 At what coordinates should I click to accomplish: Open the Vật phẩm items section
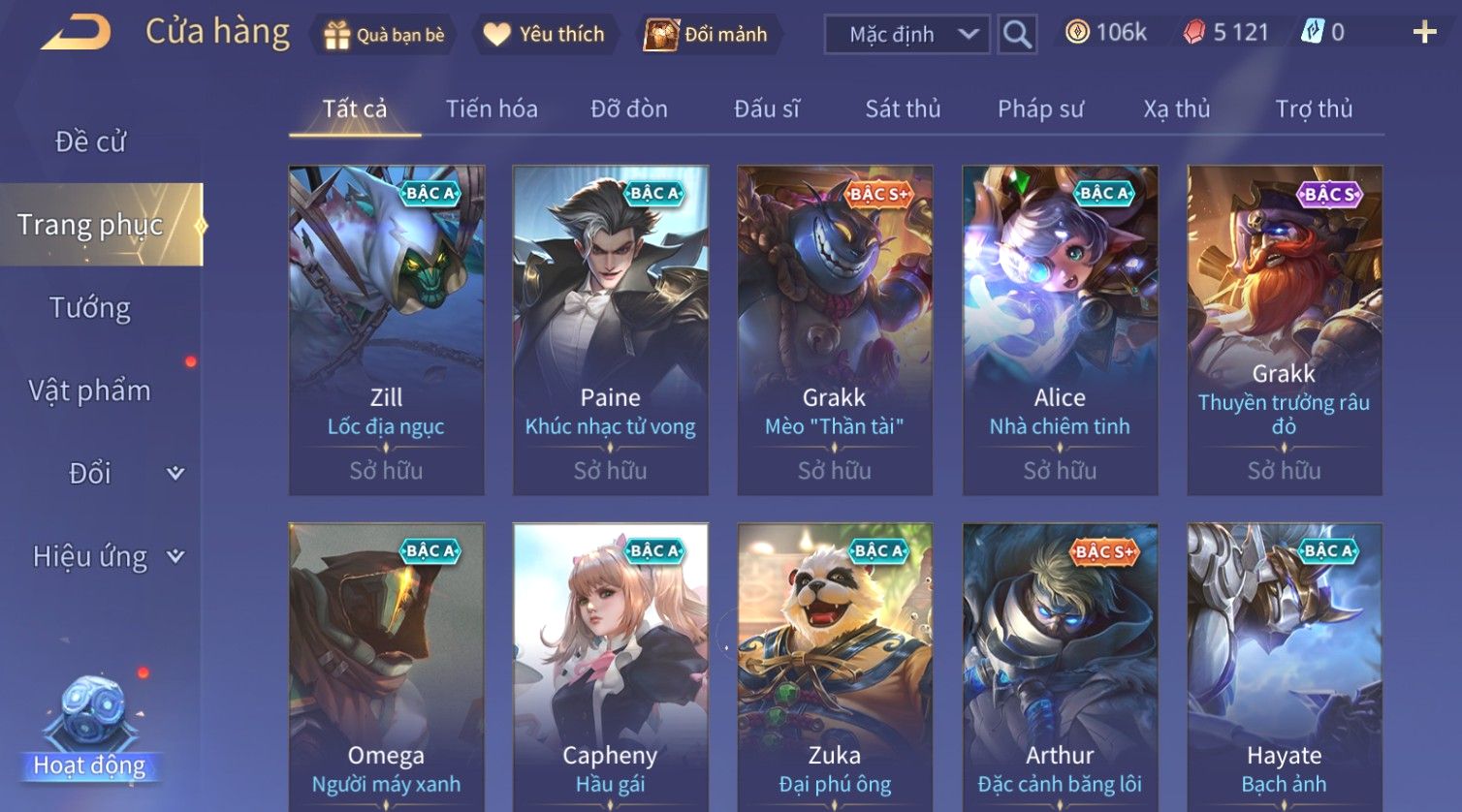click(90, 390)
